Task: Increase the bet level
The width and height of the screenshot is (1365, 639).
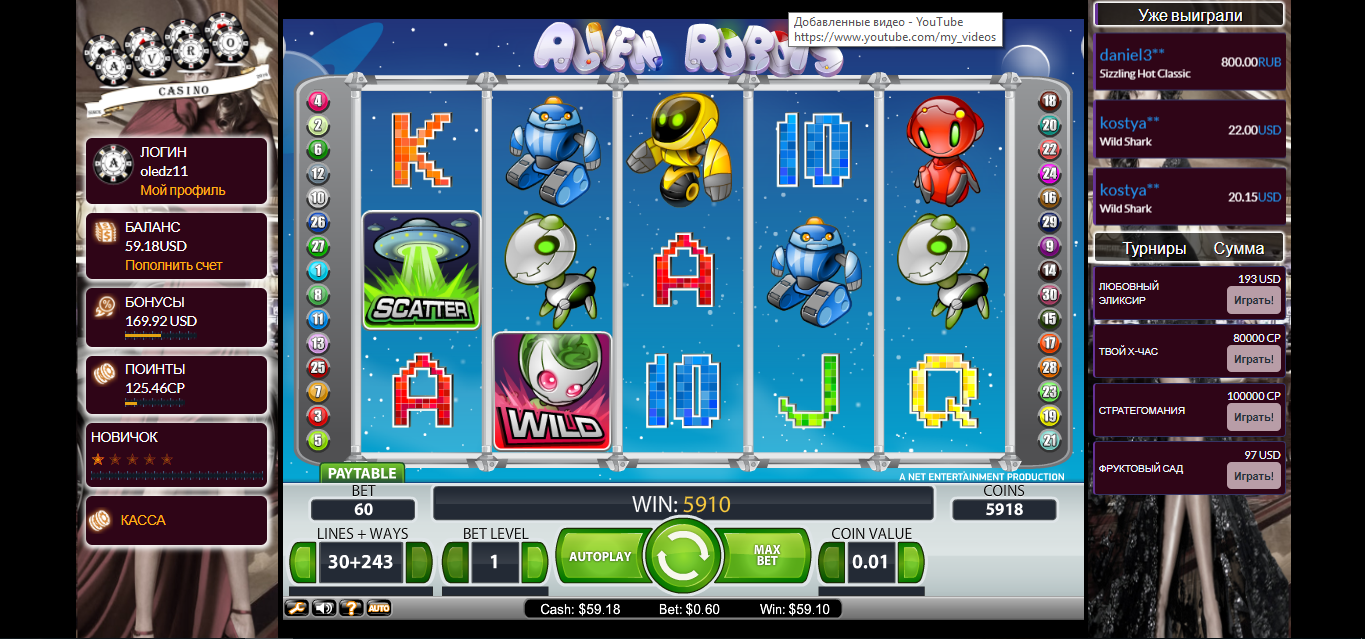Action: 534,562
